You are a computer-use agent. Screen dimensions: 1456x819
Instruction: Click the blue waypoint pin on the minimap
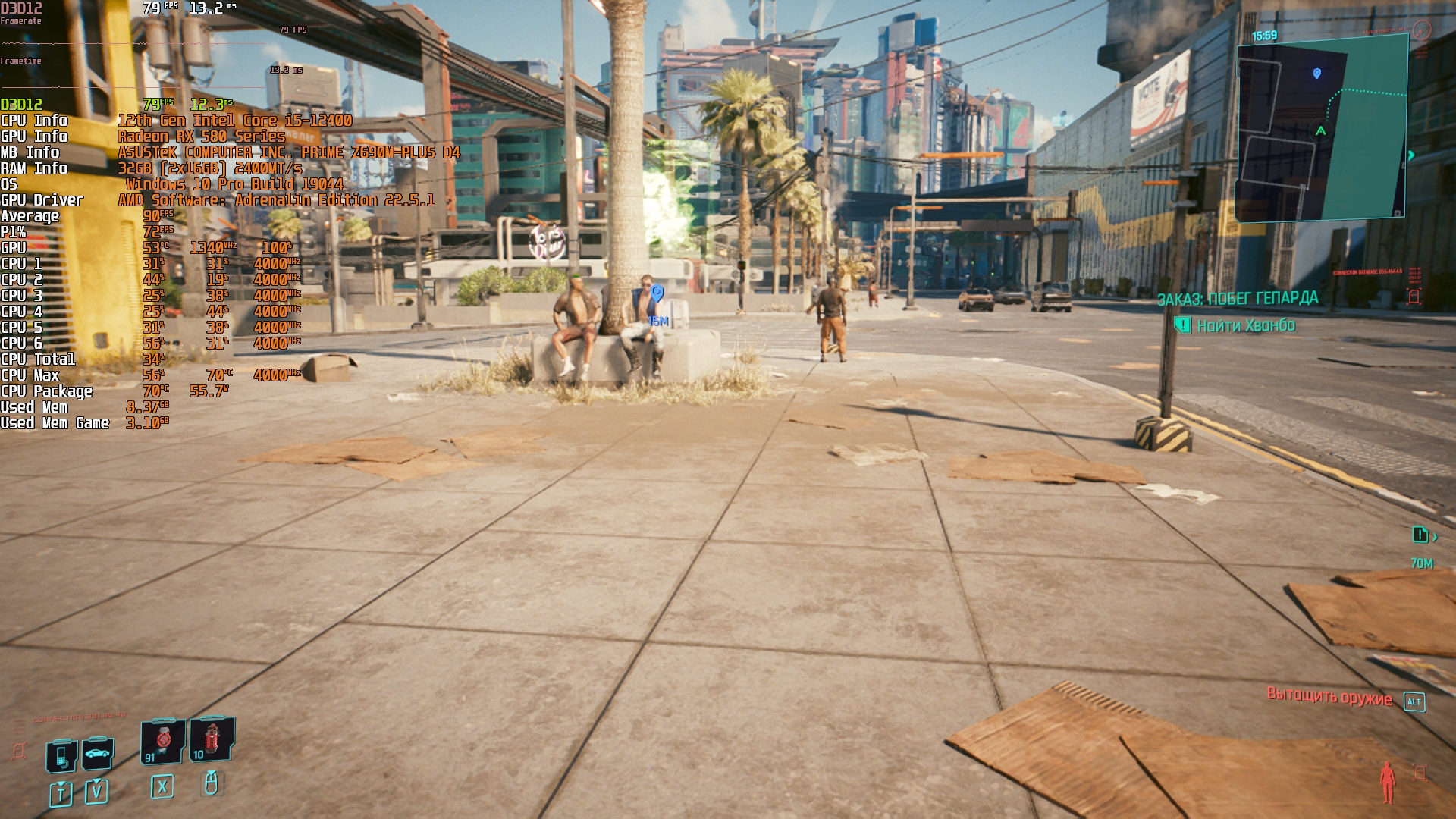click(1317, 74)
